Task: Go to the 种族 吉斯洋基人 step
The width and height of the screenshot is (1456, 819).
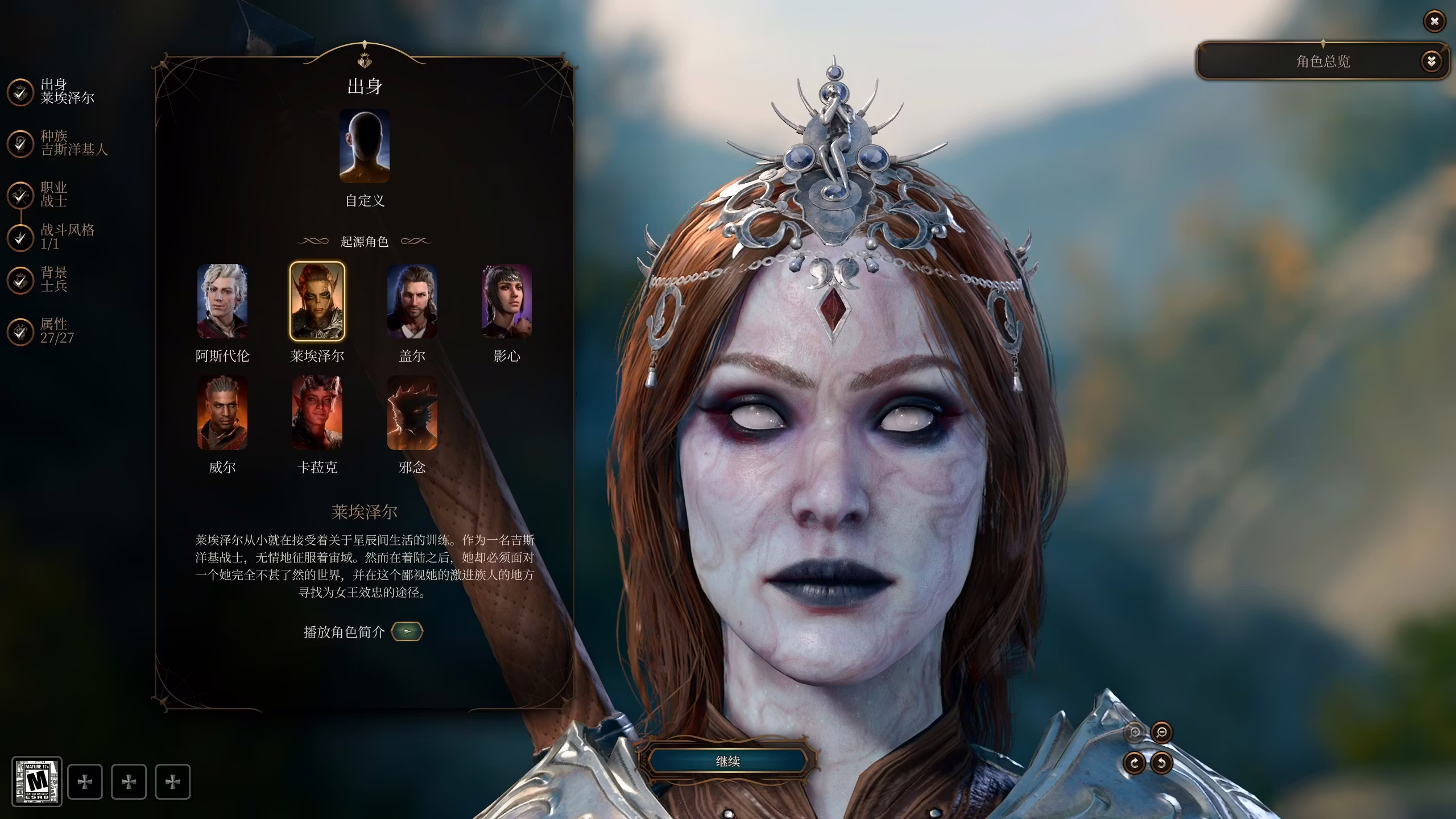Action: tap(20, 143)
